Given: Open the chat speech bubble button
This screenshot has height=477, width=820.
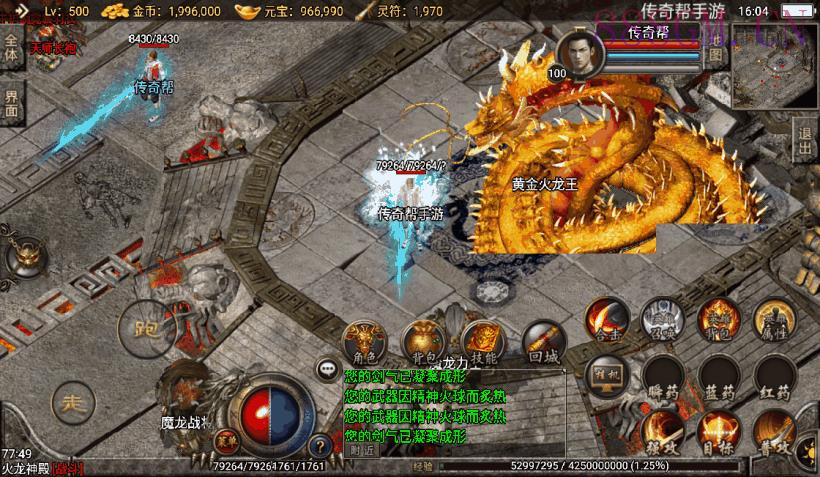Looking at the screenshot, I should [x=327, y=369].
